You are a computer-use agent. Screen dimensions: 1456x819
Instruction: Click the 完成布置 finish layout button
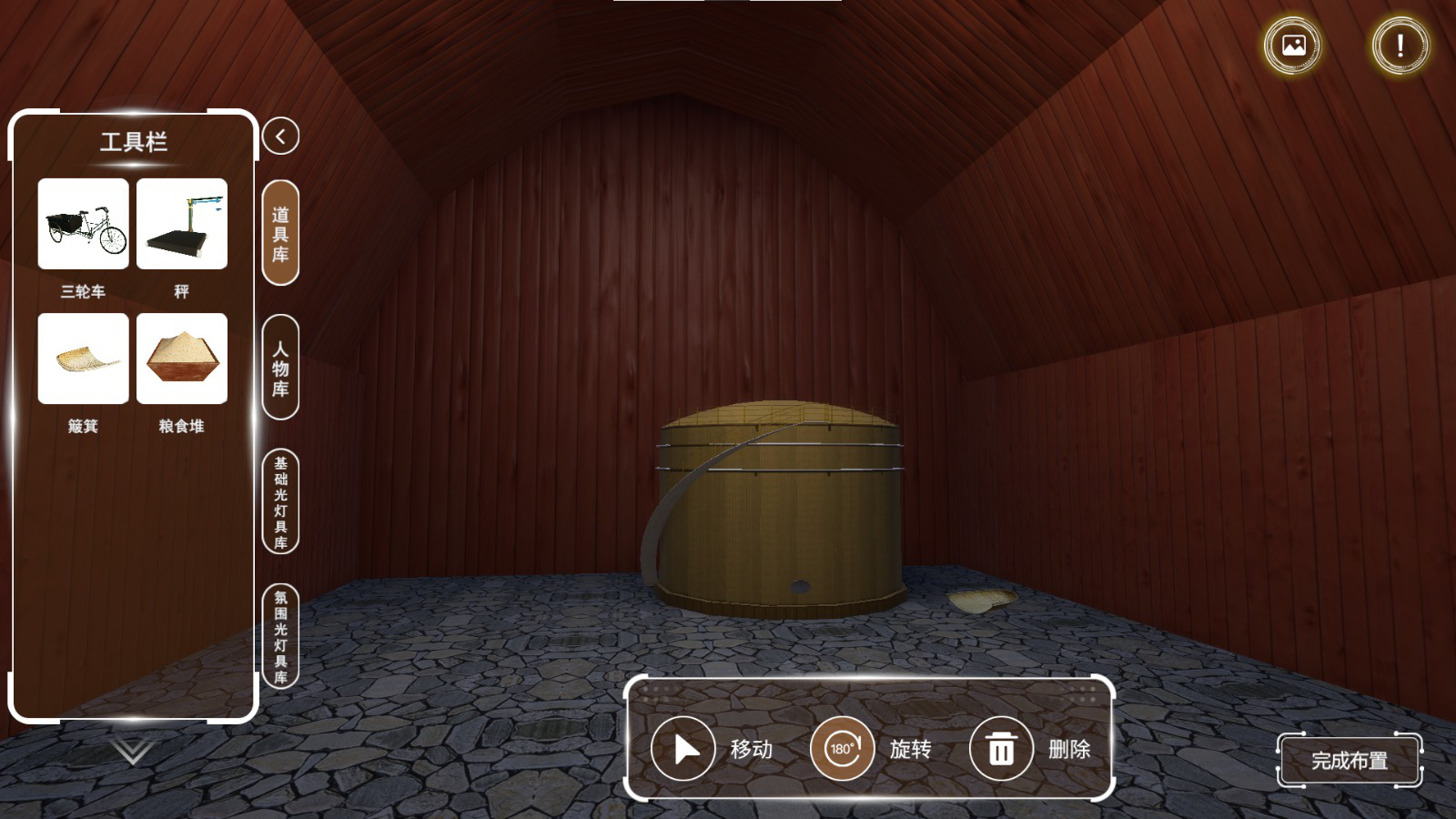(x=1349, y=761)
